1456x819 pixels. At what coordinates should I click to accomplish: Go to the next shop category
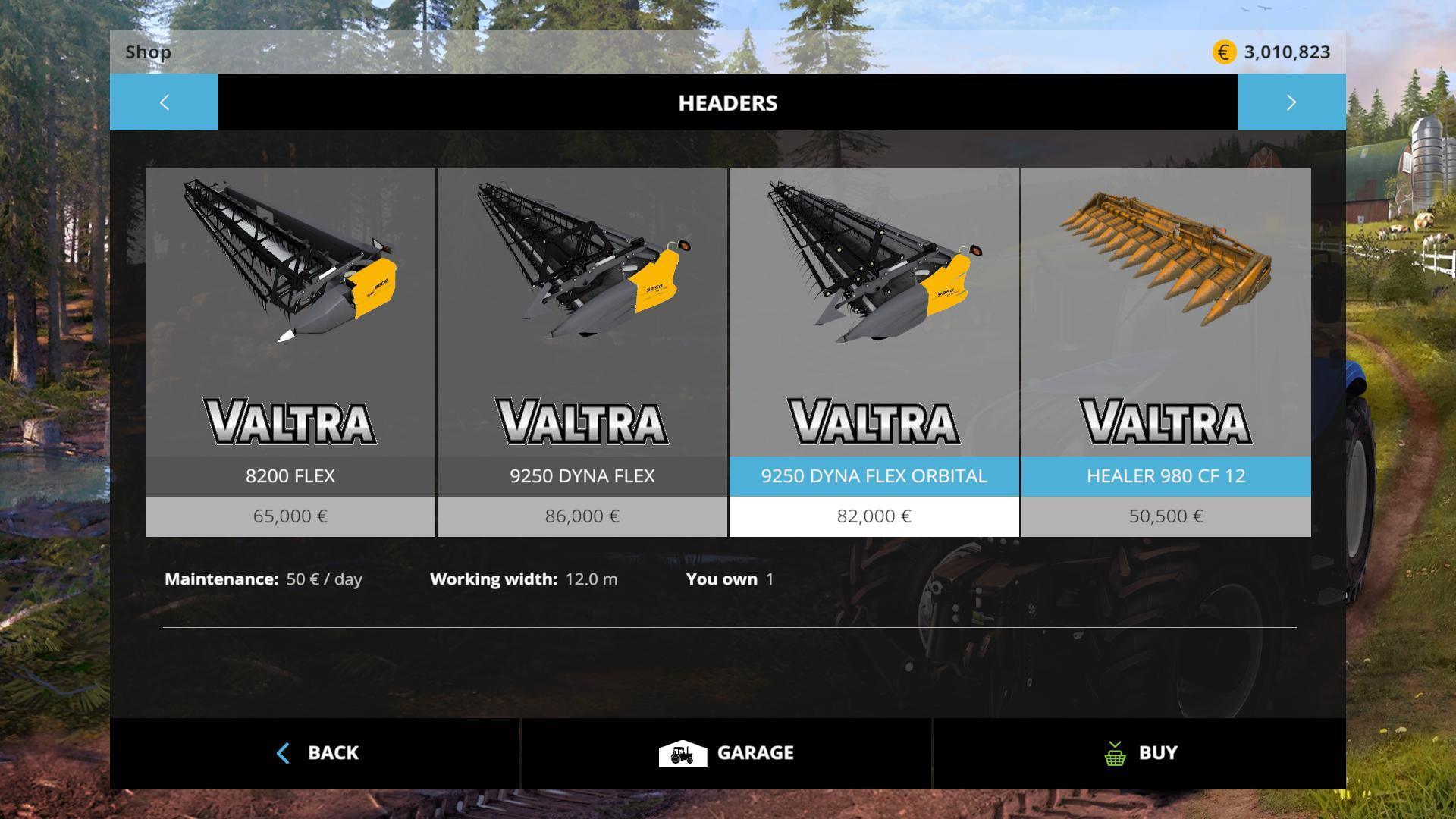1291,102
